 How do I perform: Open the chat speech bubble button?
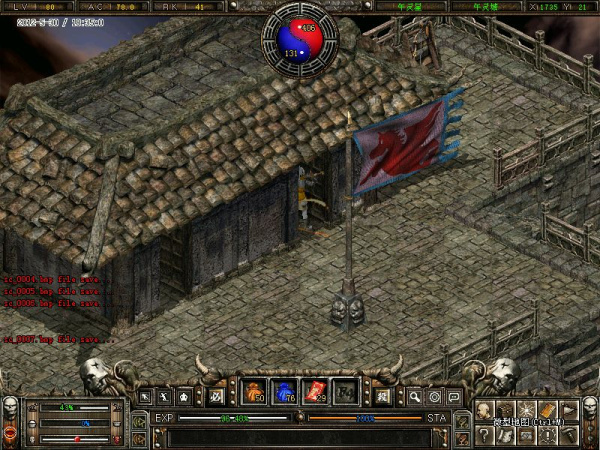click(x=455, y=397)
